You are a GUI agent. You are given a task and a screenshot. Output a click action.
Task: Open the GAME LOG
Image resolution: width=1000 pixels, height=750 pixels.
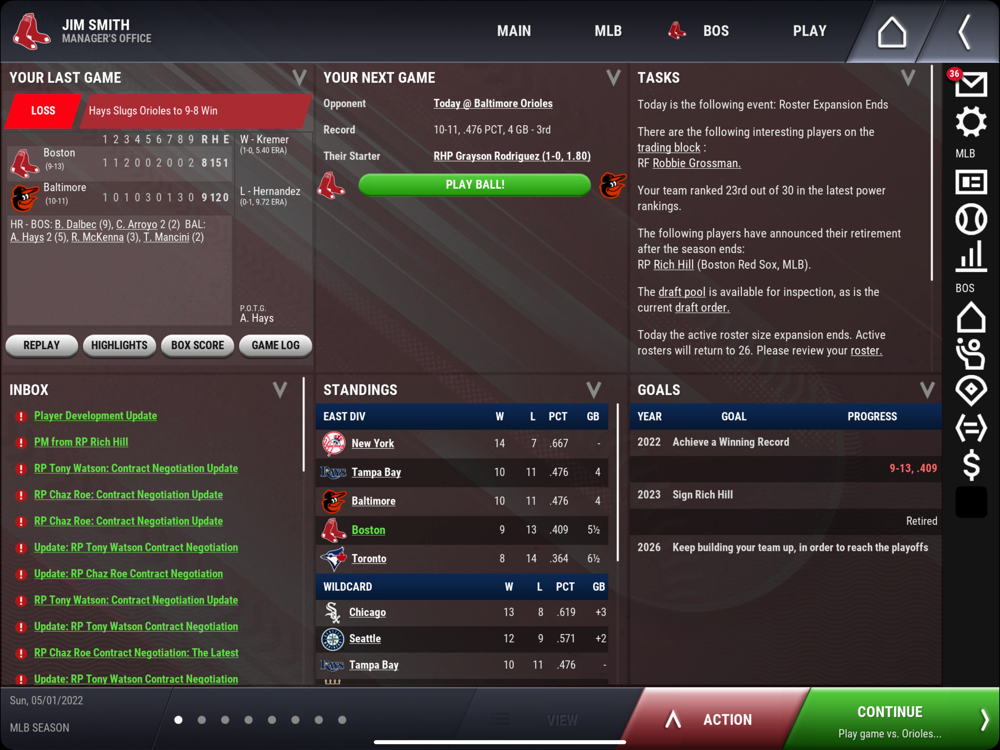tap(275, 346)
